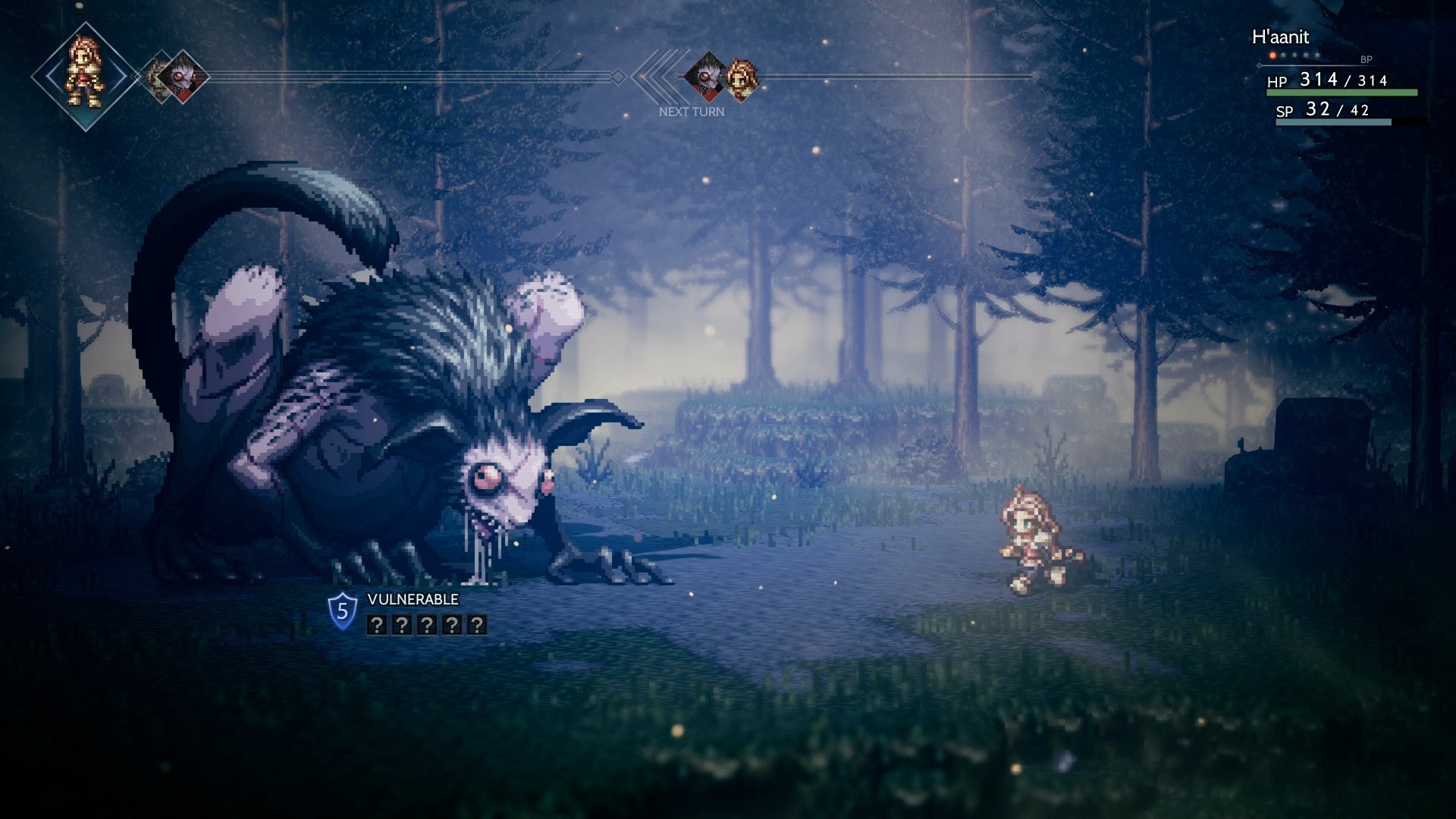Select H'aanit's diamond portrait in the top-left
1456x819 pixels.
[x=82, y=74]
